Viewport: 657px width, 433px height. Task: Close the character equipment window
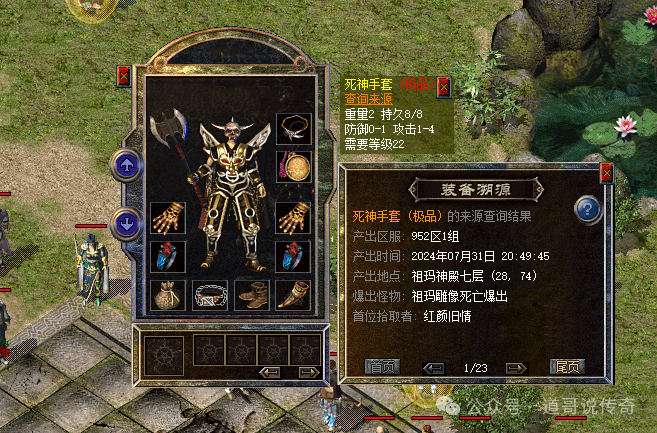124,75
